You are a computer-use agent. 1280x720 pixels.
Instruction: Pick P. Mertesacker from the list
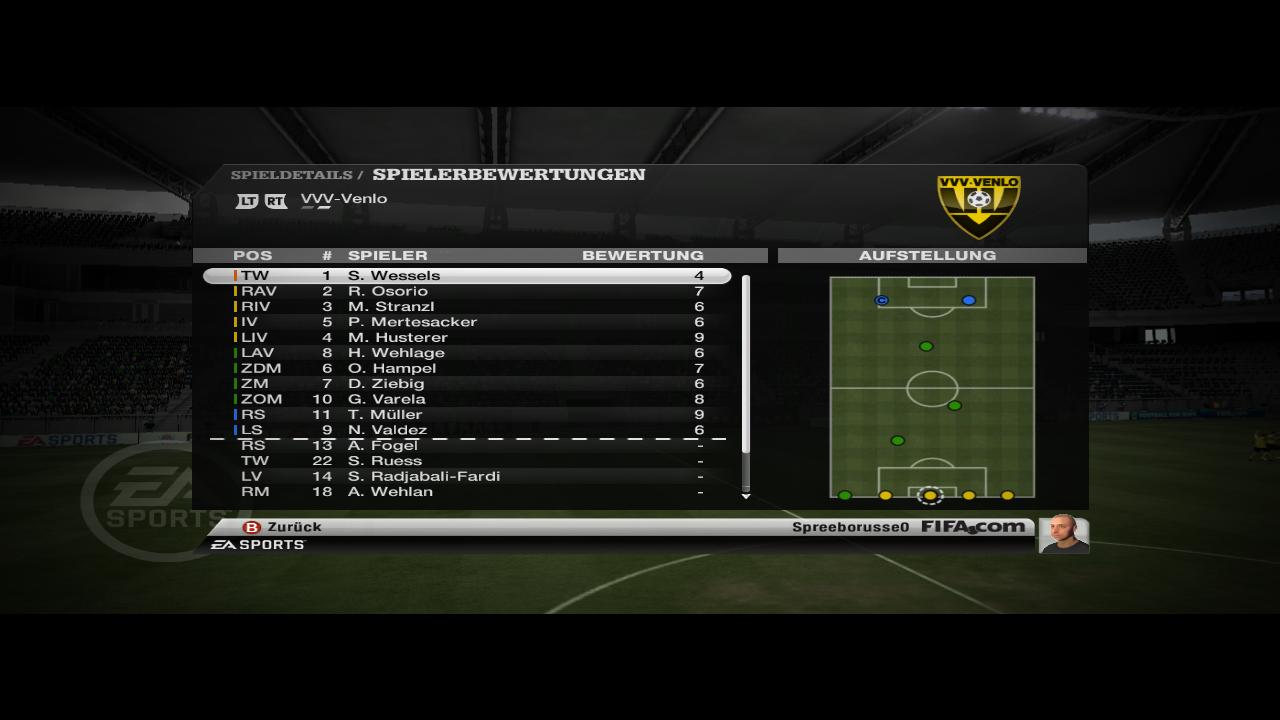click(x=467, y=322)
